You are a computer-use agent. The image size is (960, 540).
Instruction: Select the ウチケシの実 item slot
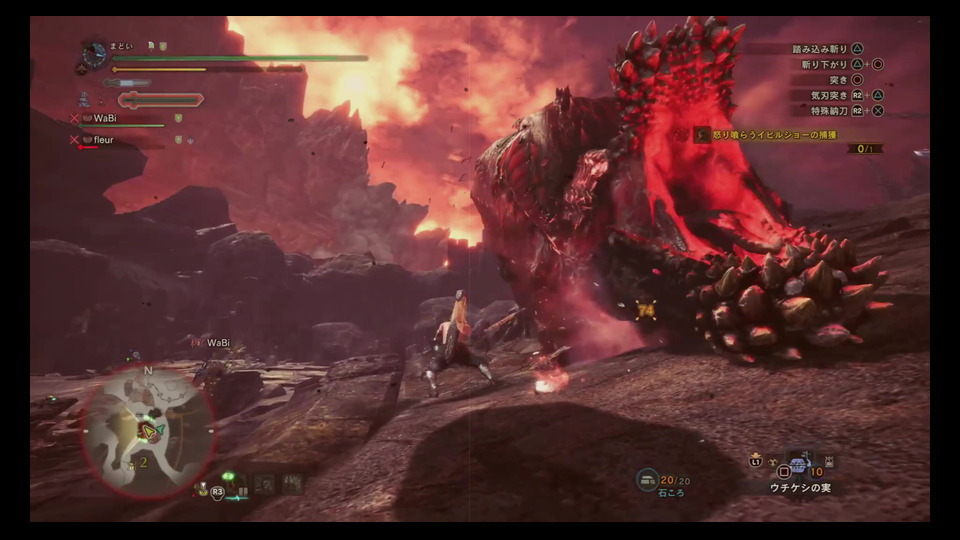[798, 465]
